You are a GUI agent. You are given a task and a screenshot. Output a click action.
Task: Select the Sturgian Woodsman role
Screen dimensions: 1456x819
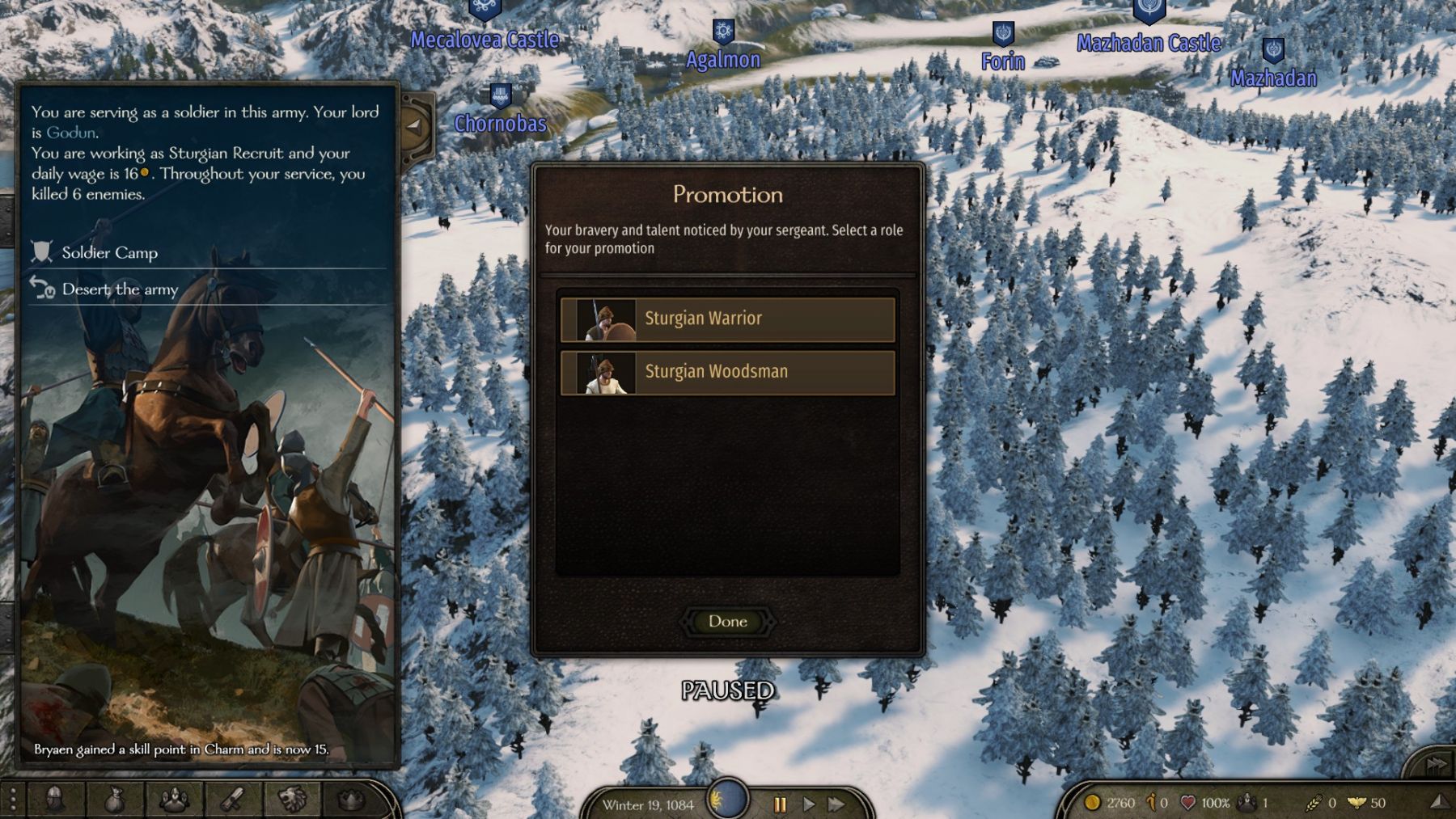click(x=727, y=373)
